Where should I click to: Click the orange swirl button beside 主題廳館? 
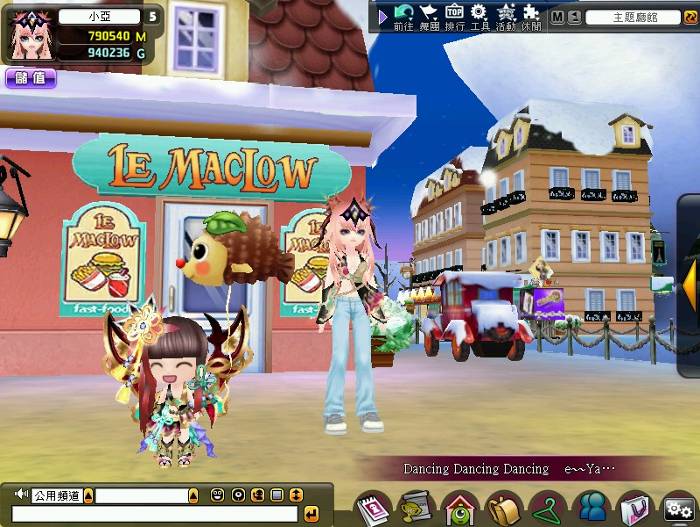[x=690, y=17]
